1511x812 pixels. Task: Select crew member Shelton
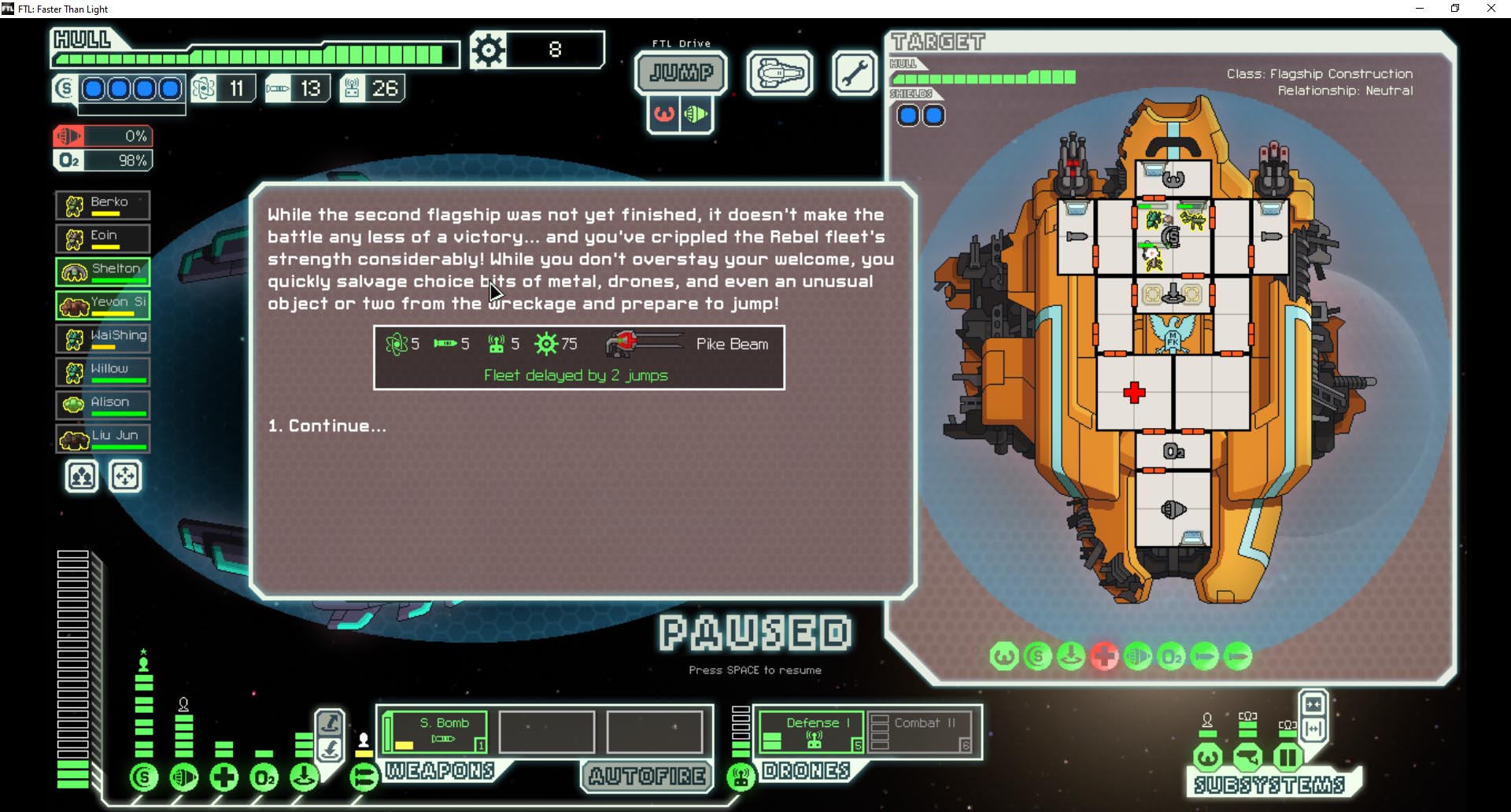coord(103,271)
